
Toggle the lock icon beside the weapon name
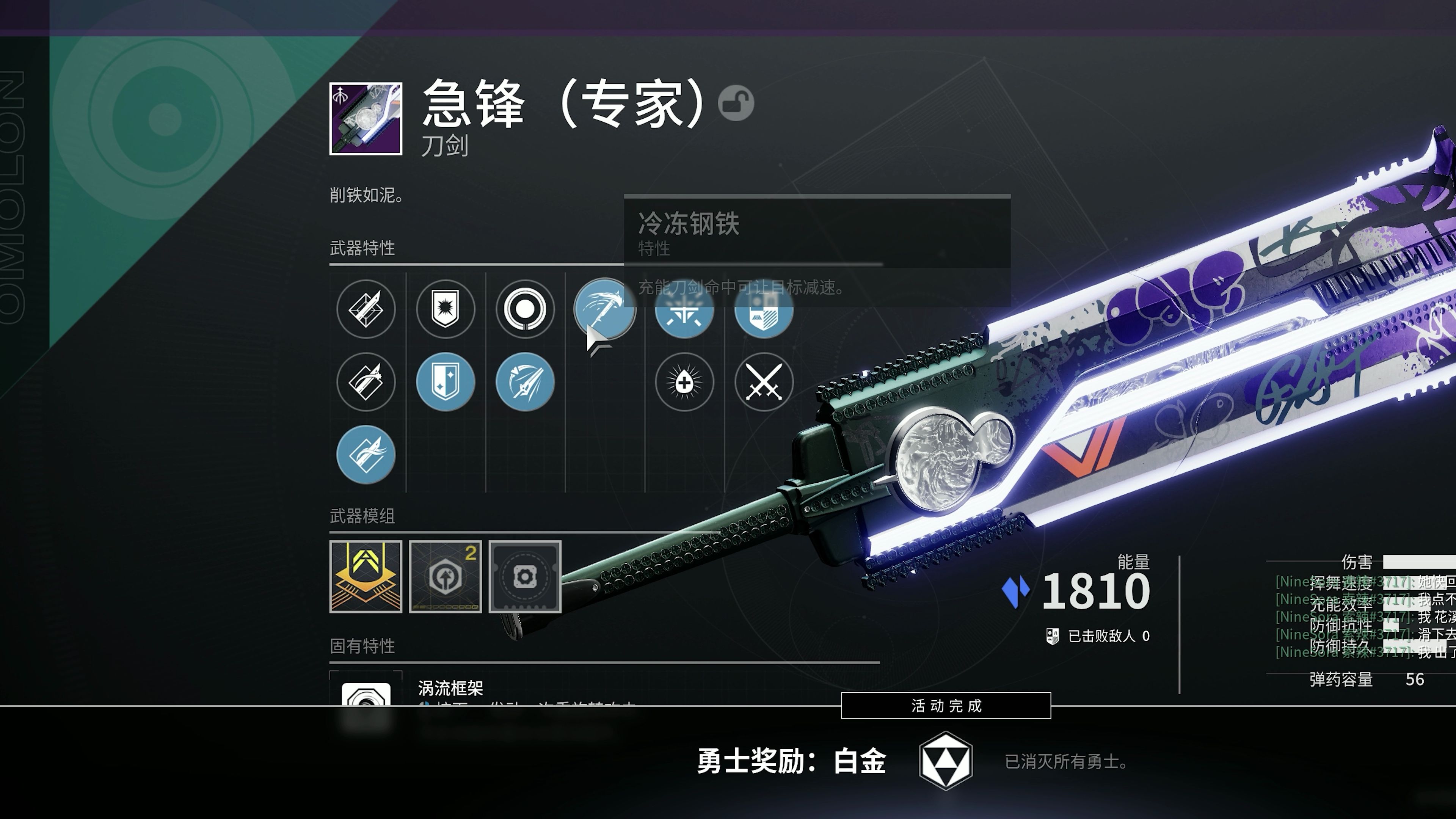tap(736, 103)
